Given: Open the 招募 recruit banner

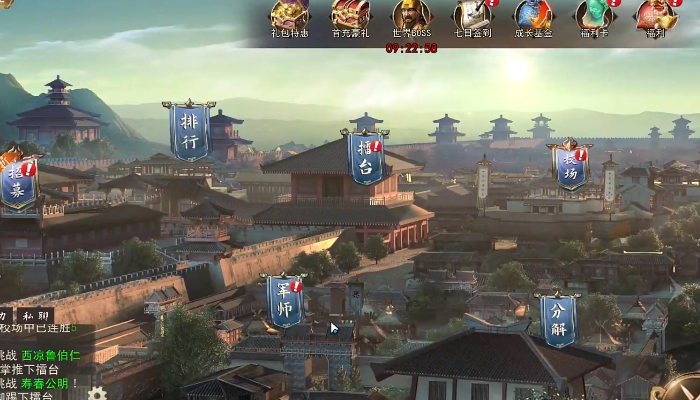Looking at the screenshot, I should click(17, 181).
